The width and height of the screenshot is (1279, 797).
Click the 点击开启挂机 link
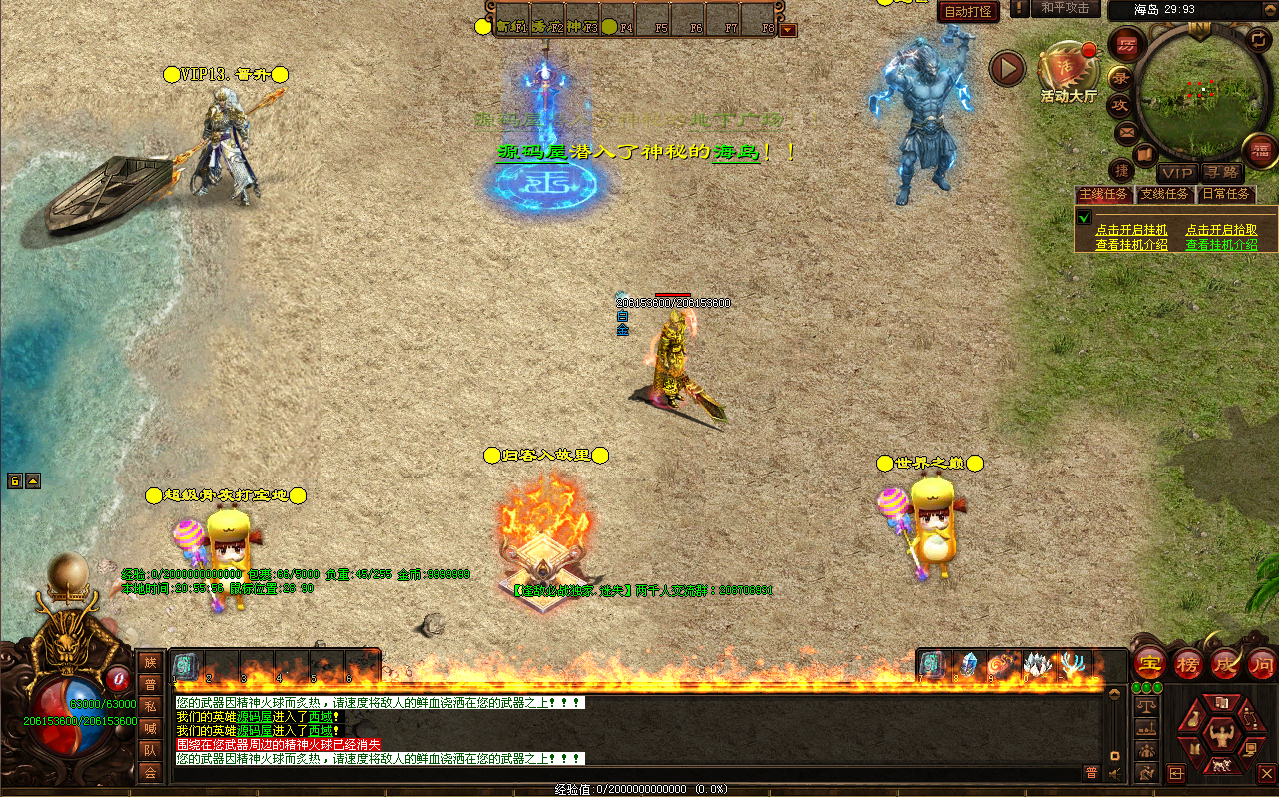coord(1131,230)
